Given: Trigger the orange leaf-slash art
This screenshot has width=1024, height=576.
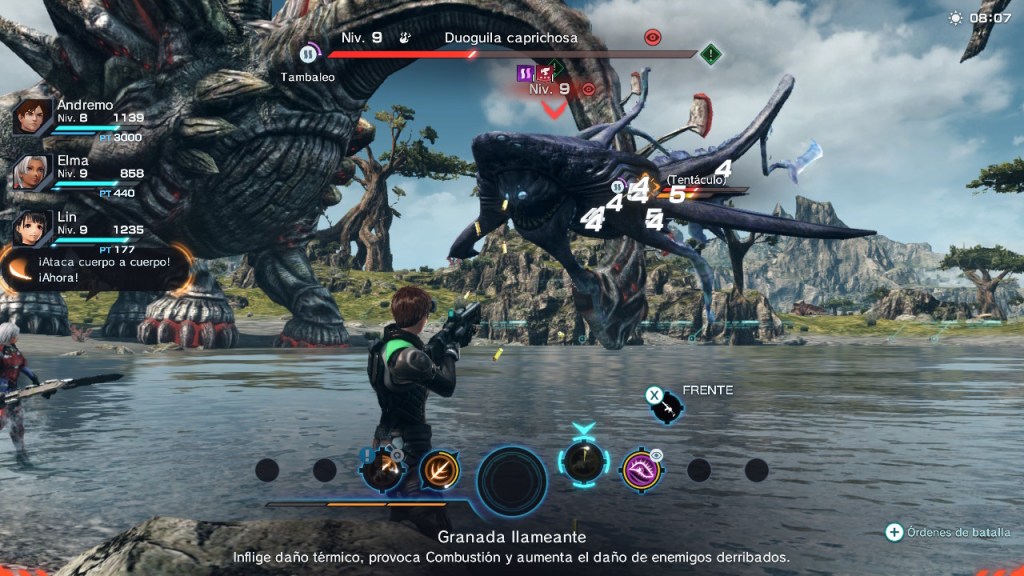Looking at the screenshot, I should pos(439,468).
